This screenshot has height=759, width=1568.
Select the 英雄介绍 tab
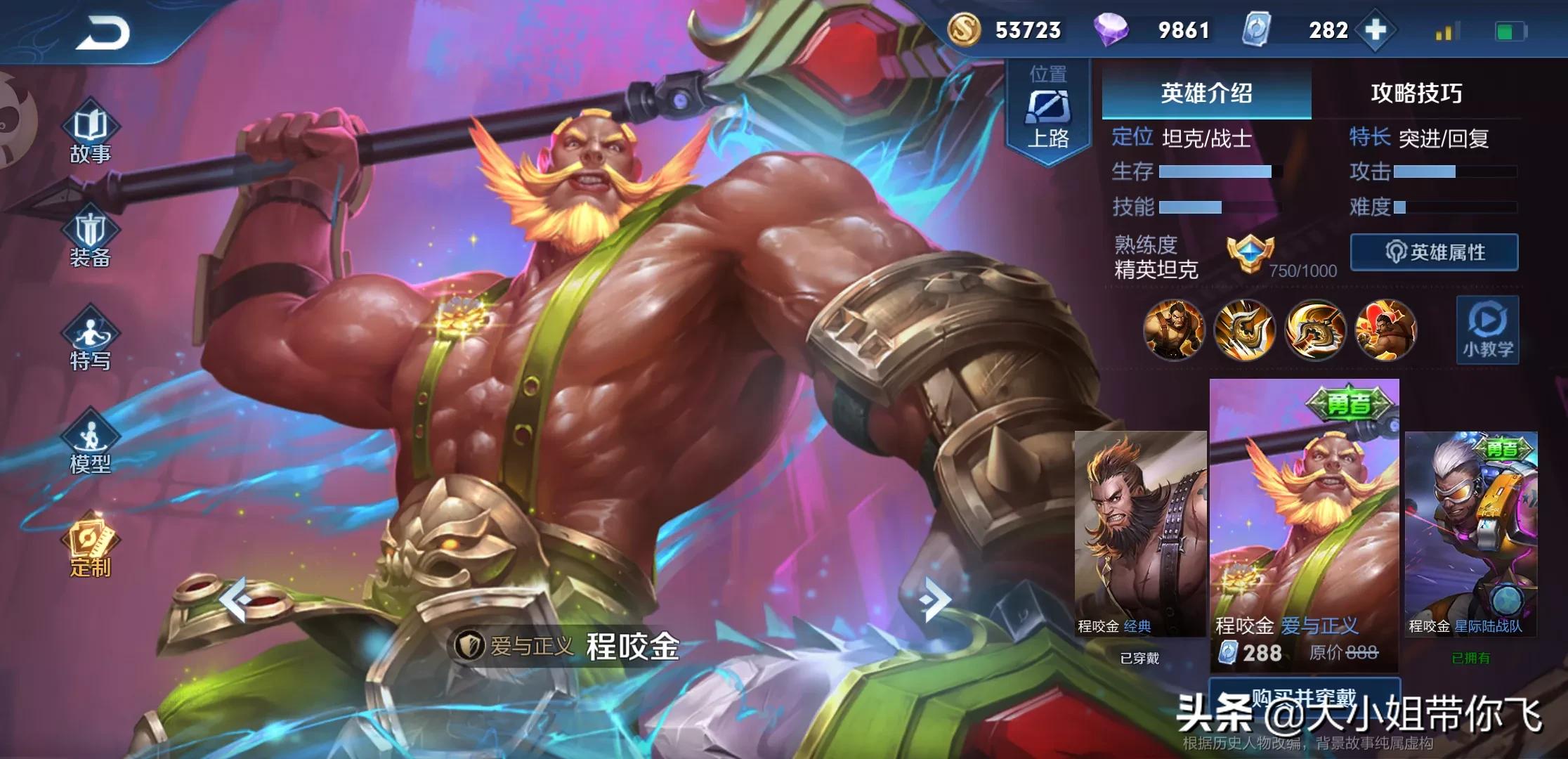(x=1206, y=93)
